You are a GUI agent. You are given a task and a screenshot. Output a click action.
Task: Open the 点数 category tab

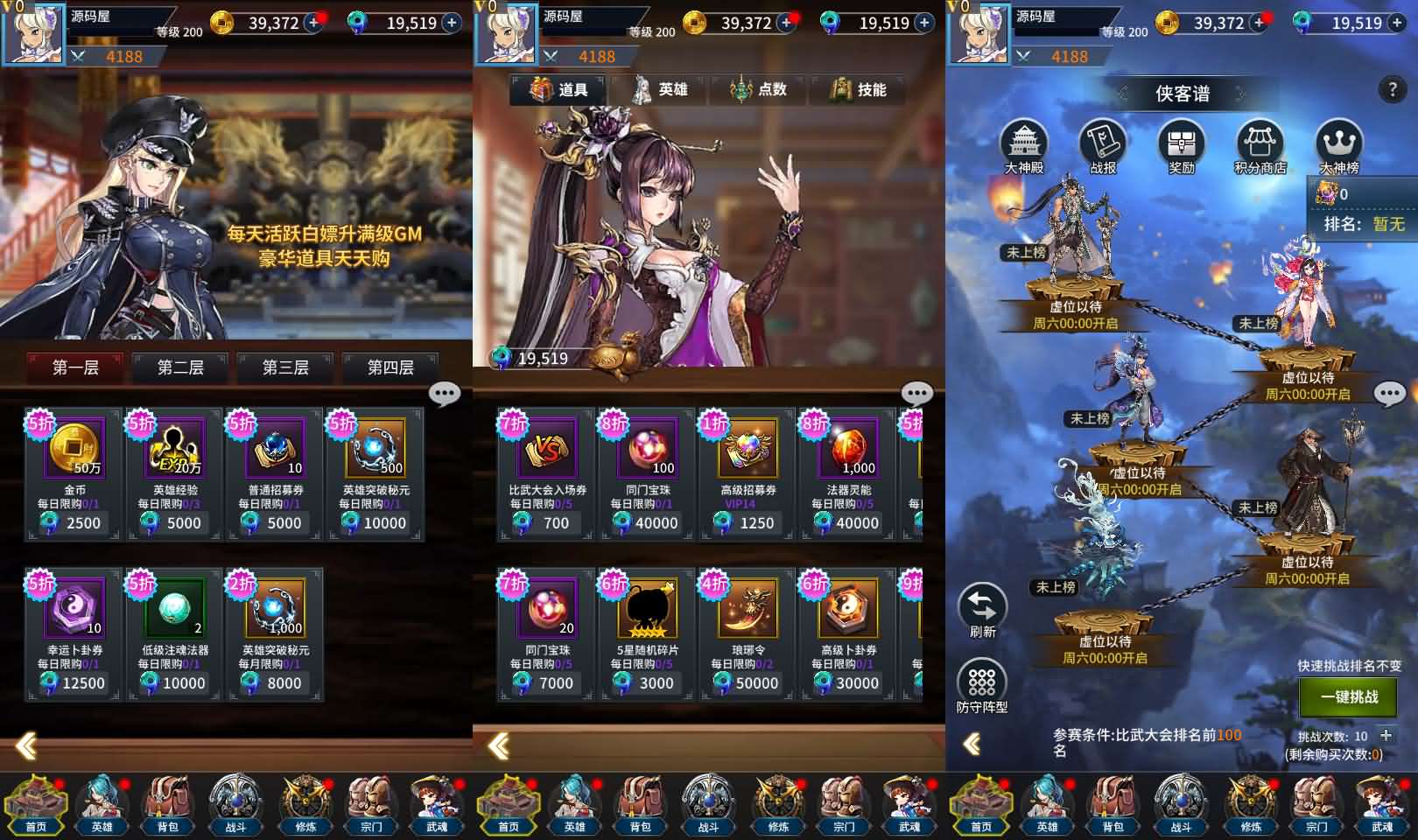tap(760, 89)
